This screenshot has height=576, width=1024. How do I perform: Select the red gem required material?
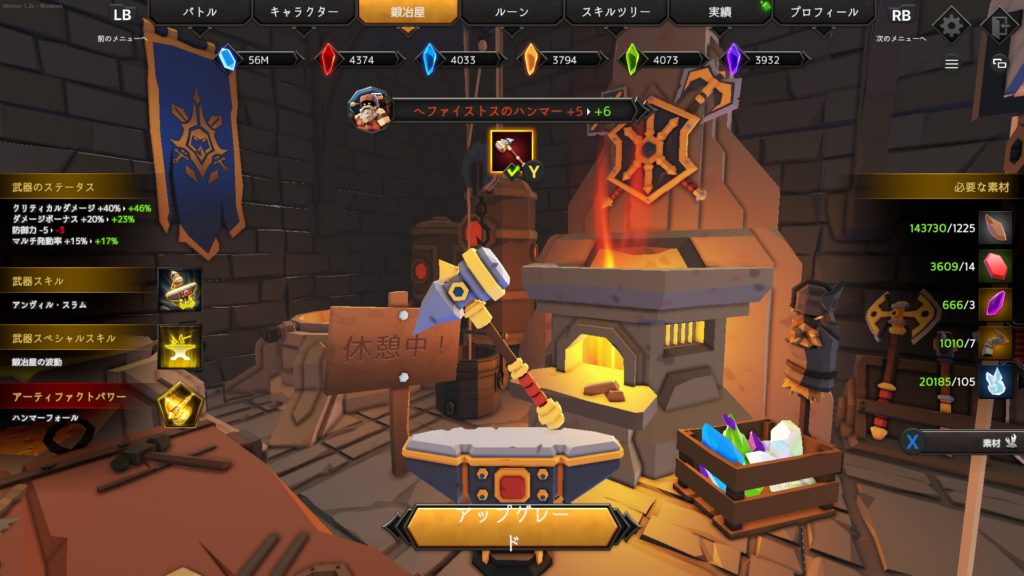(994, 266)
